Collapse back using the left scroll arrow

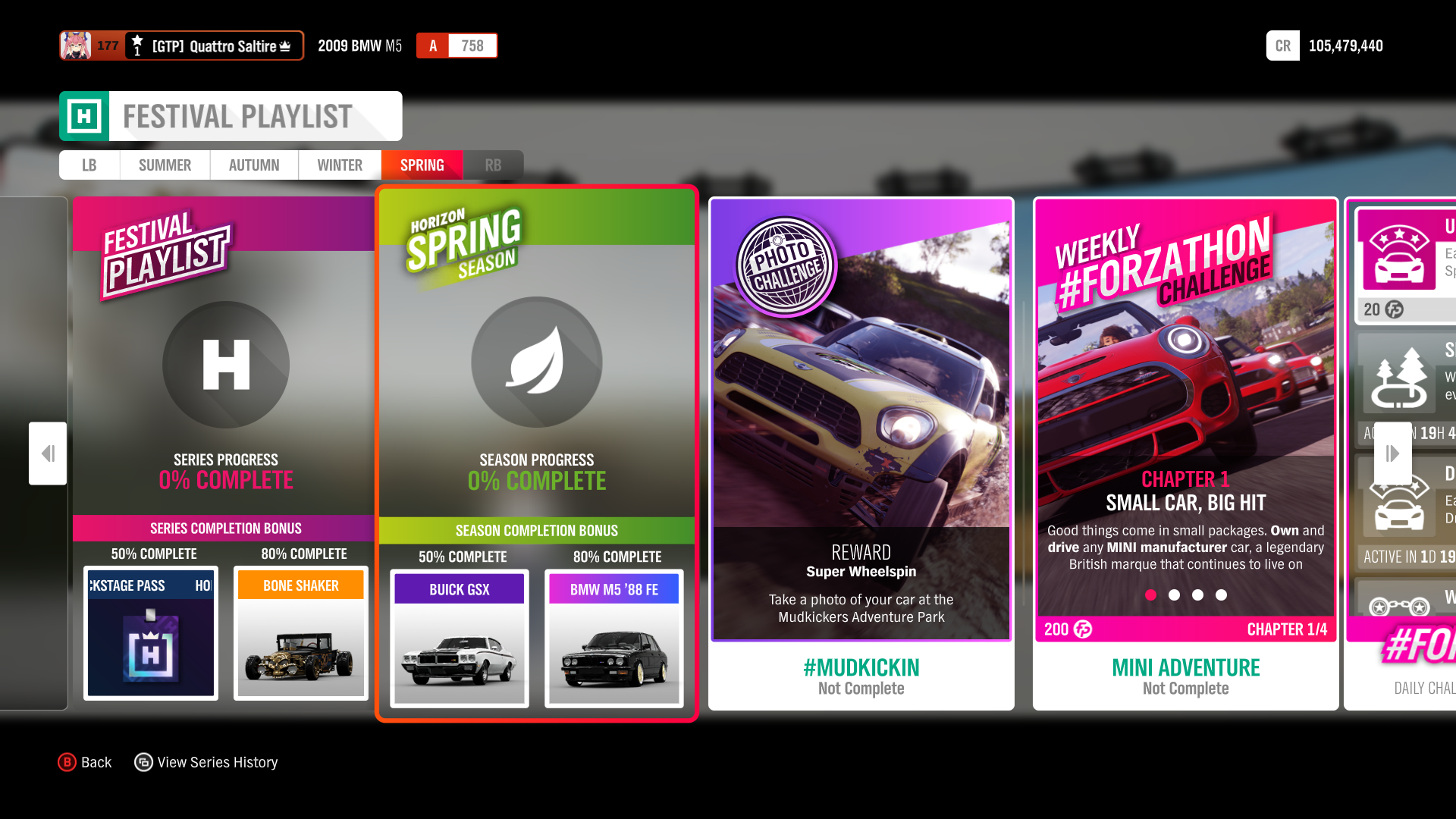coord(47,453)
